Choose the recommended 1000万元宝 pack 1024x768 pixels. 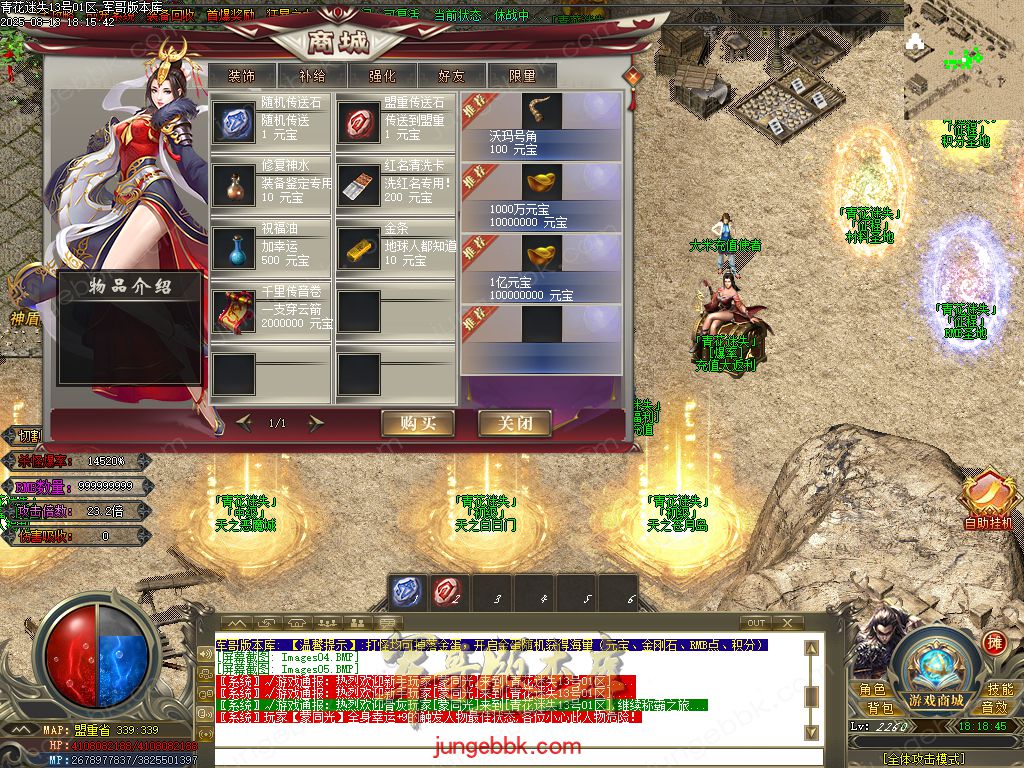click(x=543, y=182)
